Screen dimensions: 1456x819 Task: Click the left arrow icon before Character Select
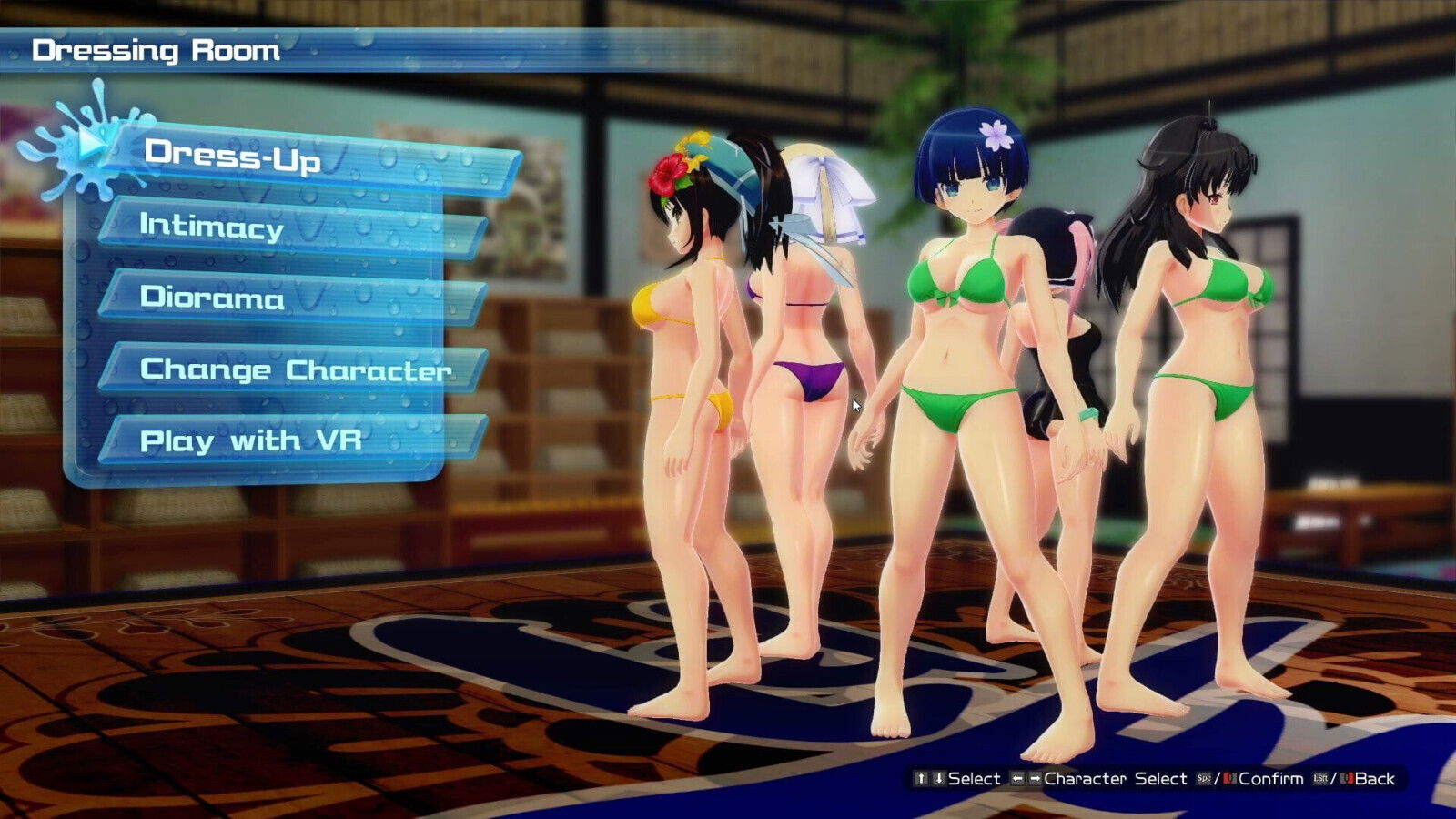click(x=1017, y=779)
